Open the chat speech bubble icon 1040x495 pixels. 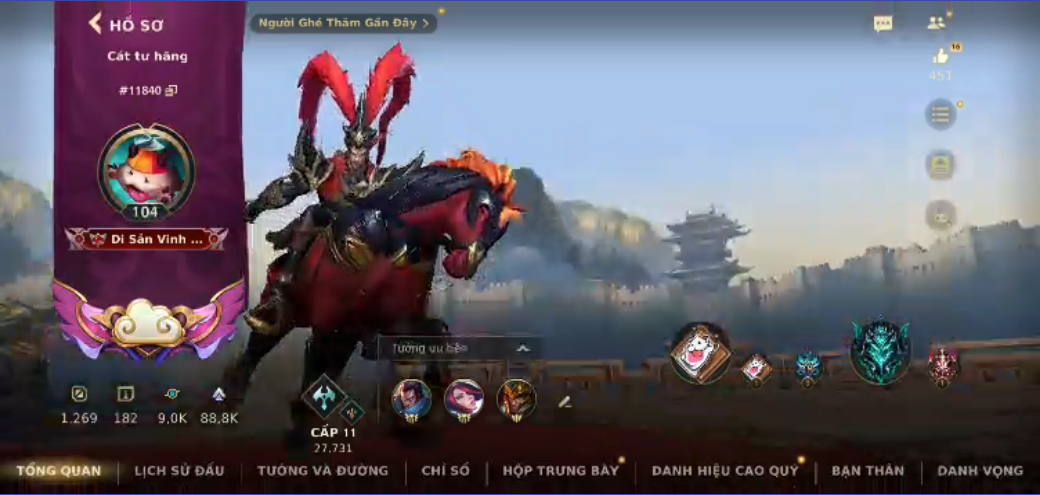point(882,23)
